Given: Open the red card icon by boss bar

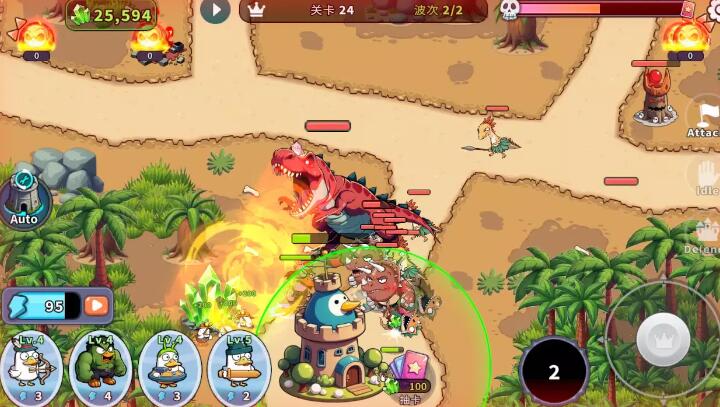Looking at the screenshot, I should (x=687, y=9).
